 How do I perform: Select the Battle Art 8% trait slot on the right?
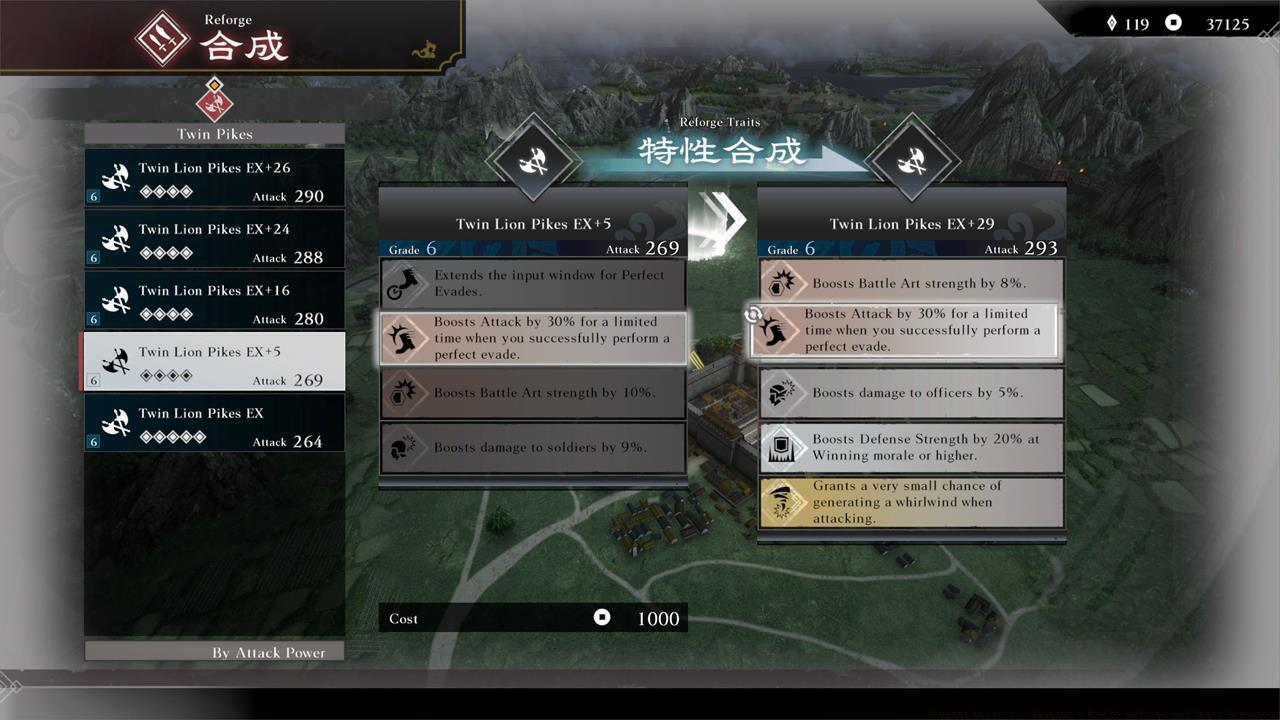pyautogui.click(x=910, y=283)
